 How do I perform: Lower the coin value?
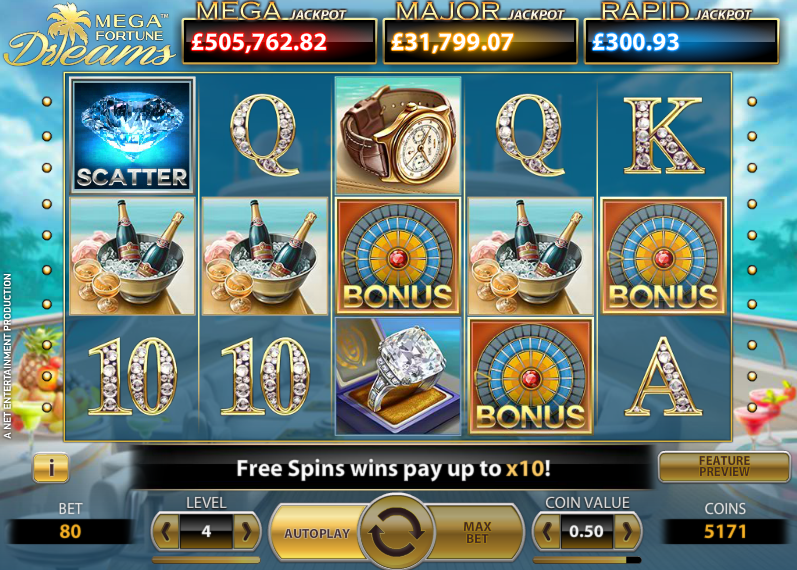click(x=547, y=531)
